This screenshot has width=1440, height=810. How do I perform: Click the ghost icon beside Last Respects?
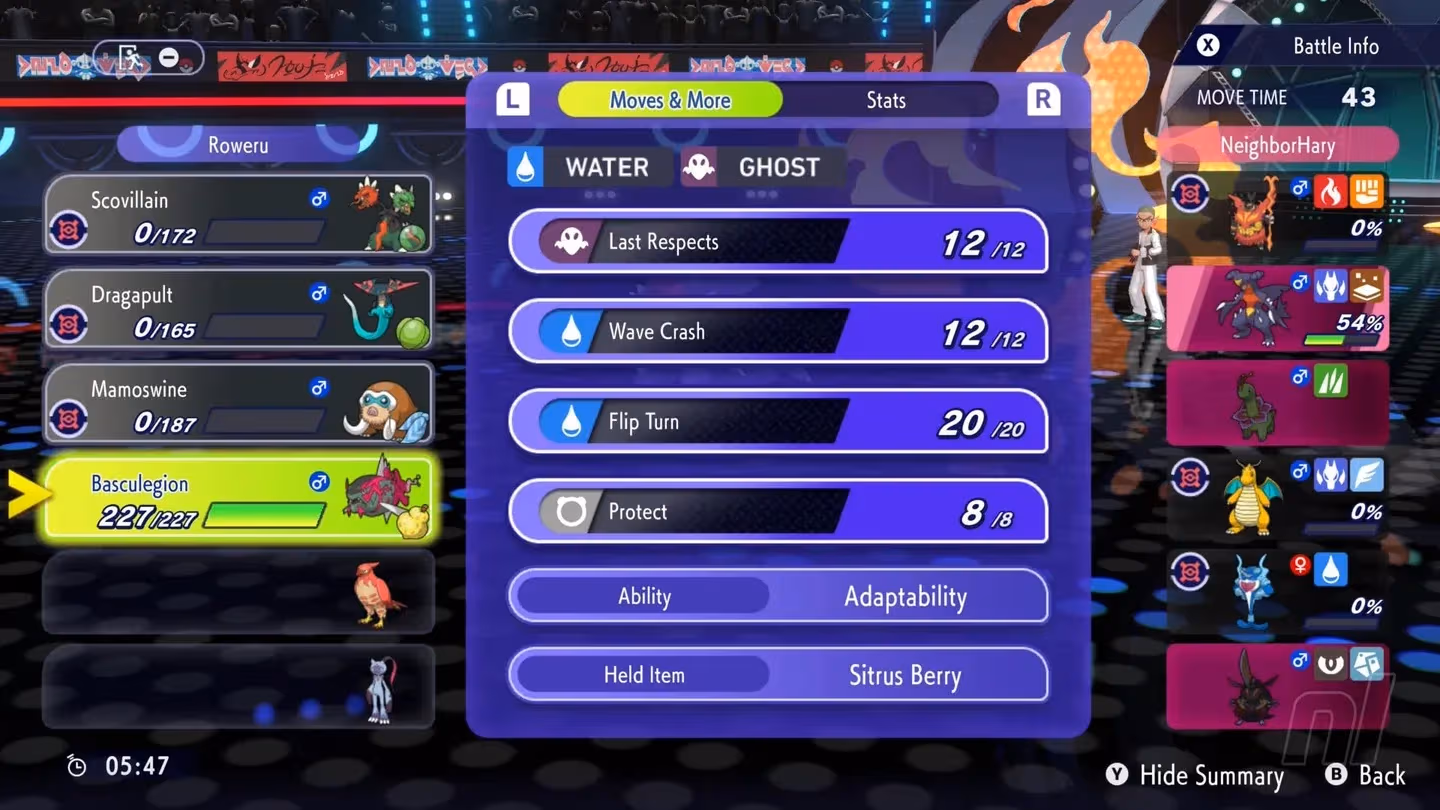point(570,241)
